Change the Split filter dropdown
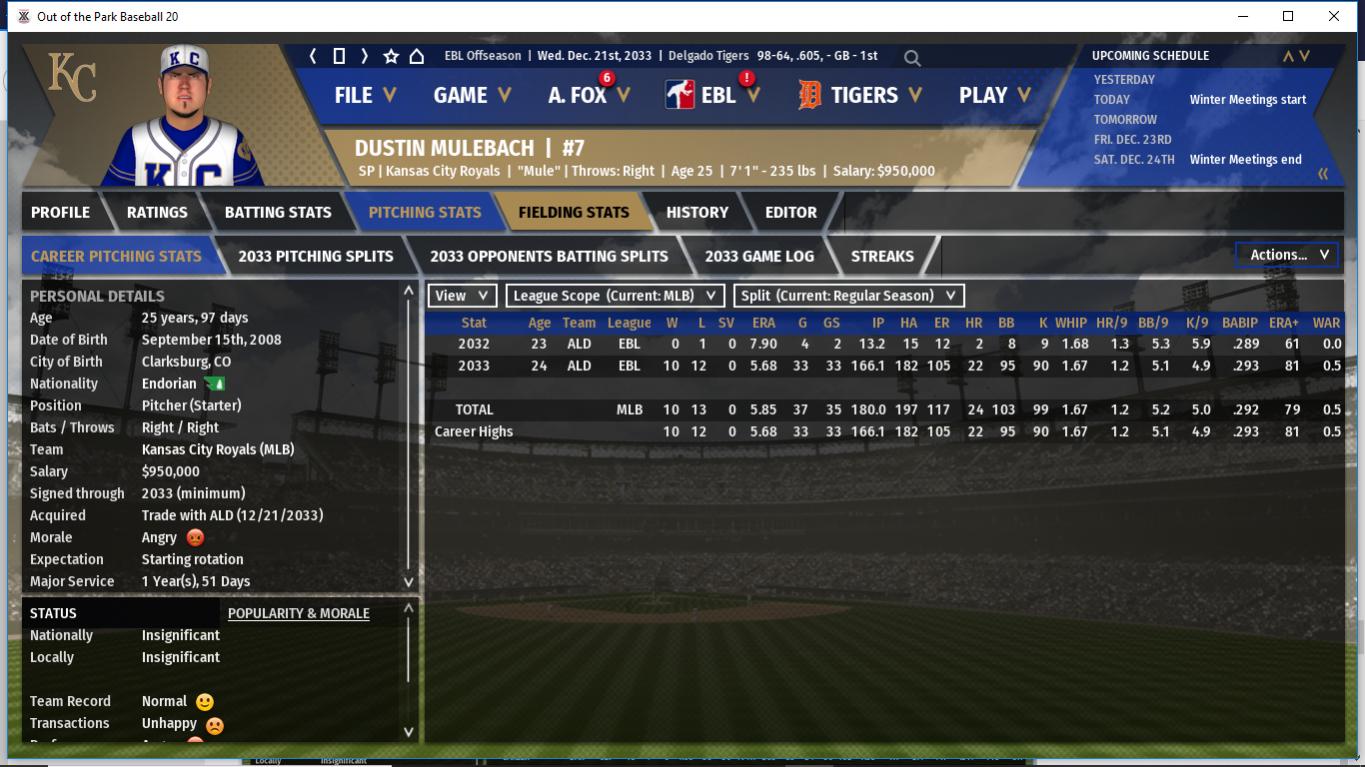This screenshot has width=1365, height=767. click(x=849, y=296)
